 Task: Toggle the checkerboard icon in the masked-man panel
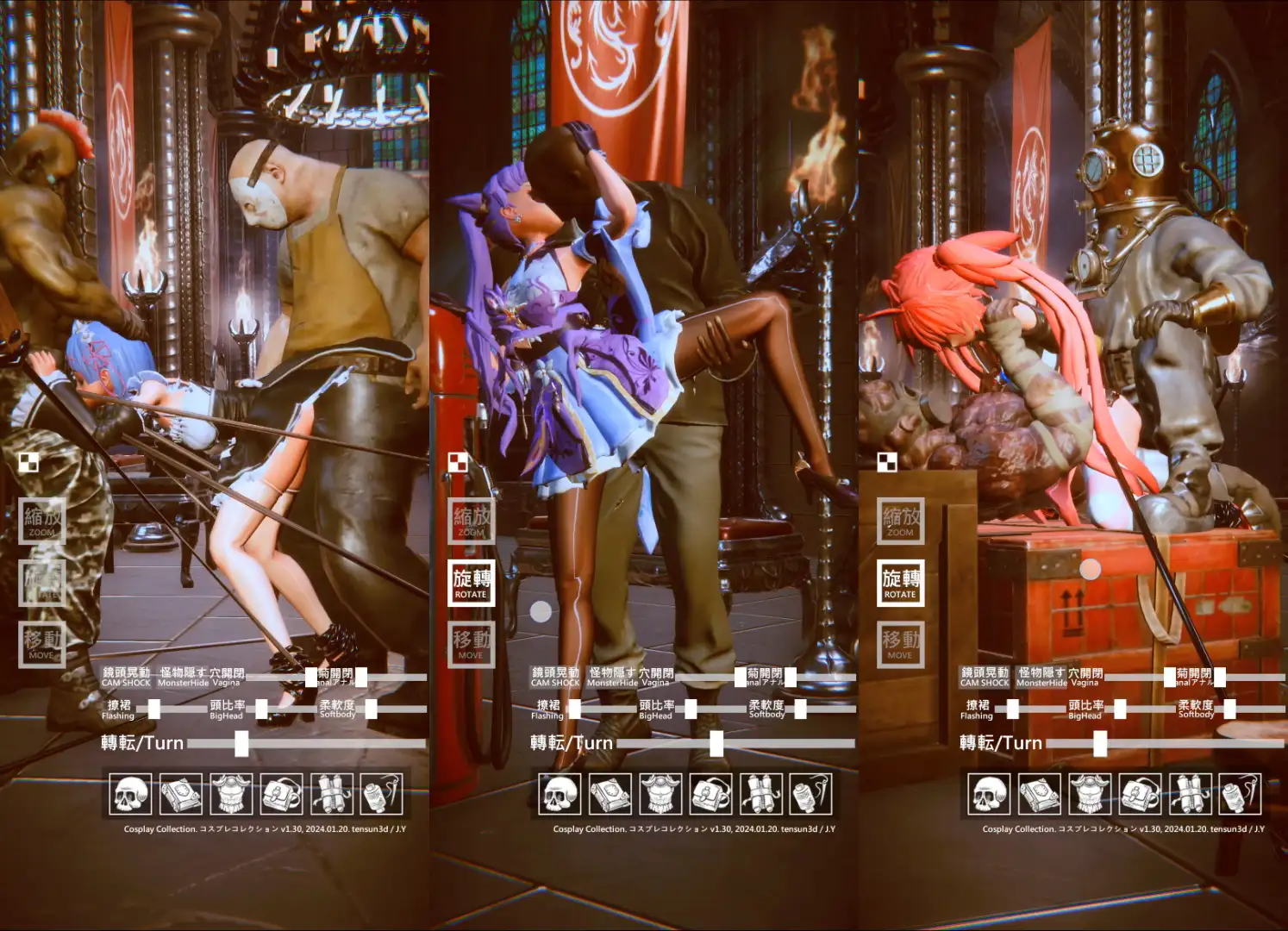coord(28,463)
